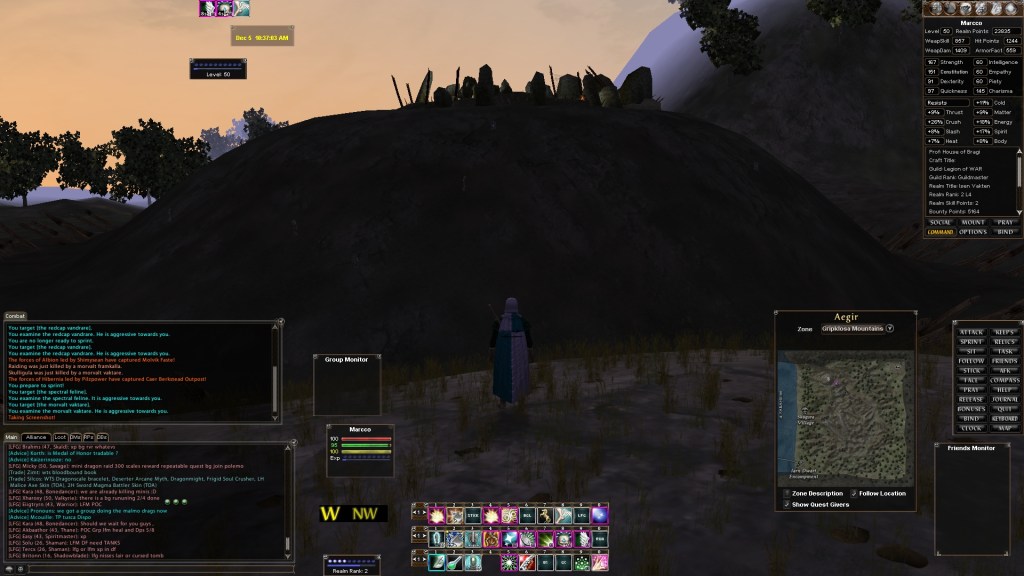Switch to the Loot chat tab
The image size is (1024, 576).
60,437
